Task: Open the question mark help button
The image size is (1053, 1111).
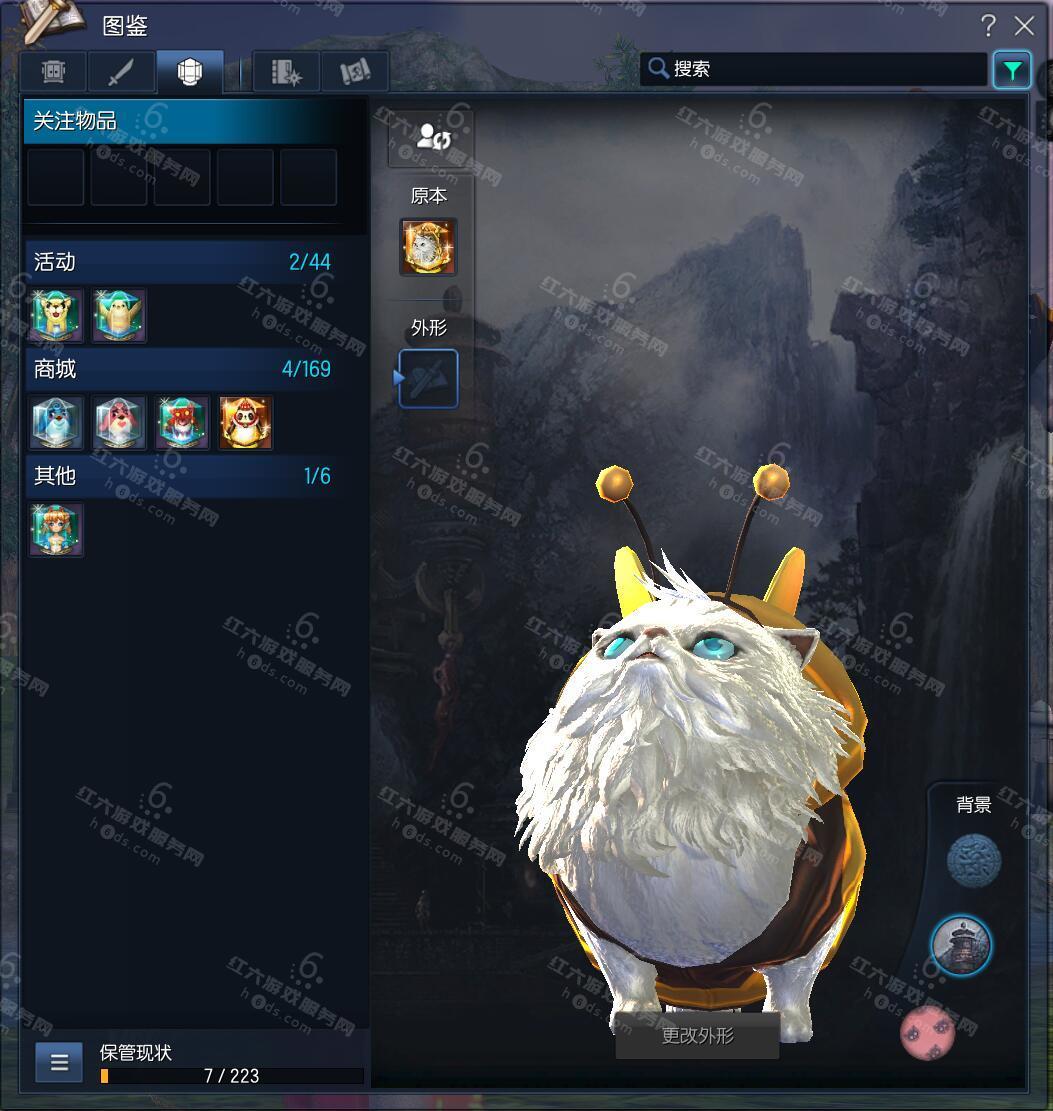Action: pos(988,26)
